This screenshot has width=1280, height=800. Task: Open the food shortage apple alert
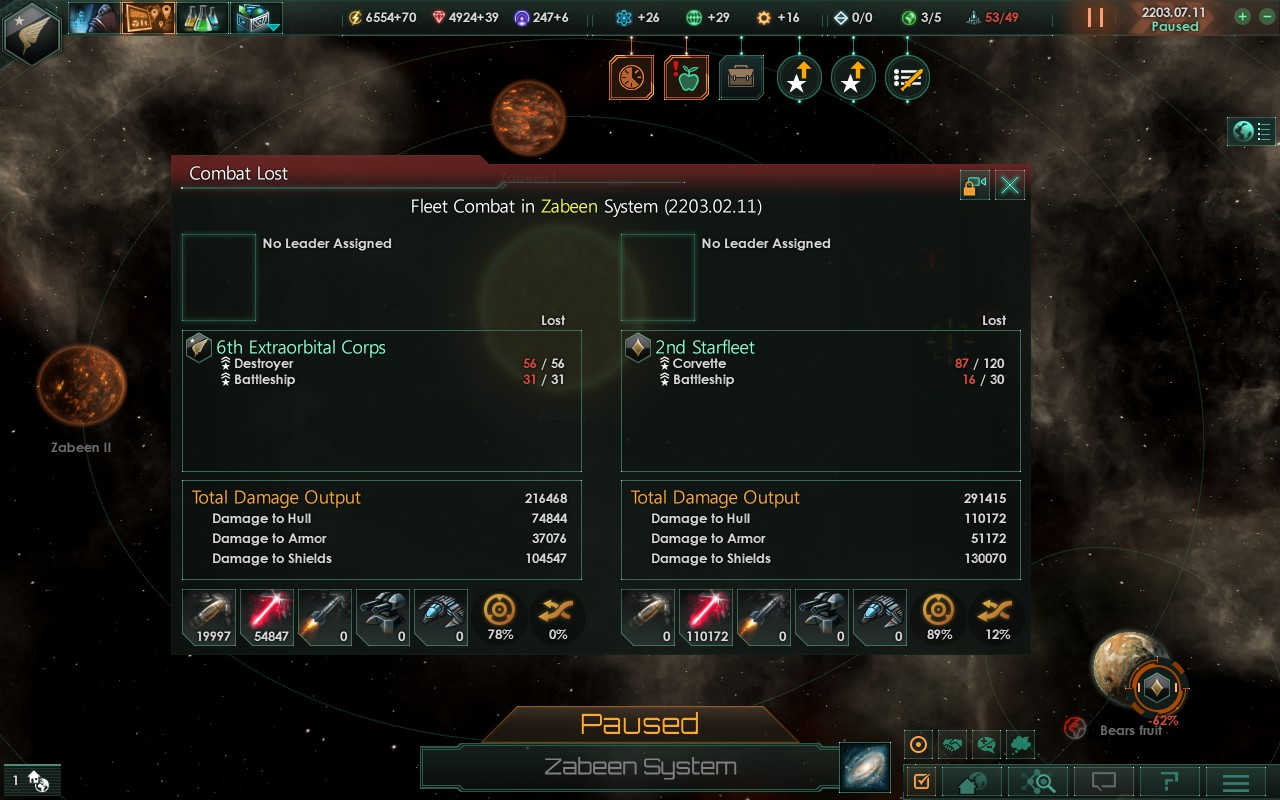pyautogui.click(x=687, y=78)
